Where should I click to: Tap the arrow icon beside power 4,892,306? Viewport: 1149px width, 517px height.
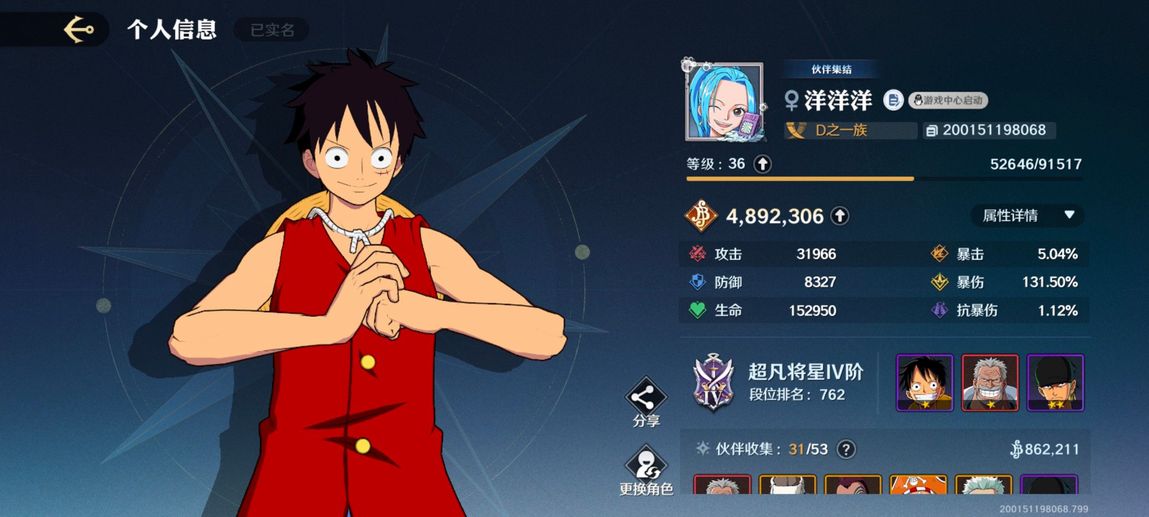pos(840,216)
